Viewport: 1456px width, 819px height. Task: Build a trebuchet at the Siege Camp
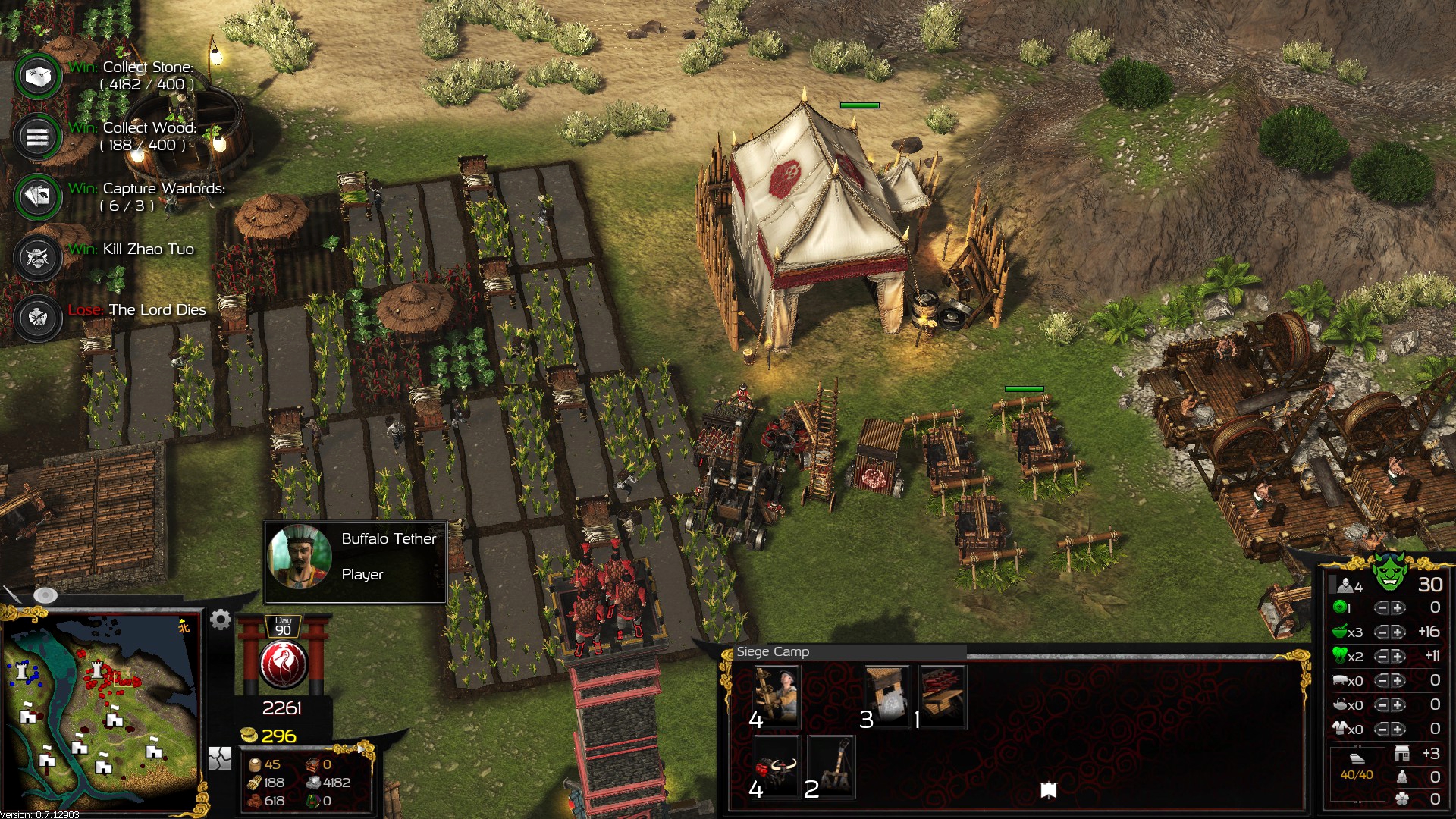coord(831,766)
